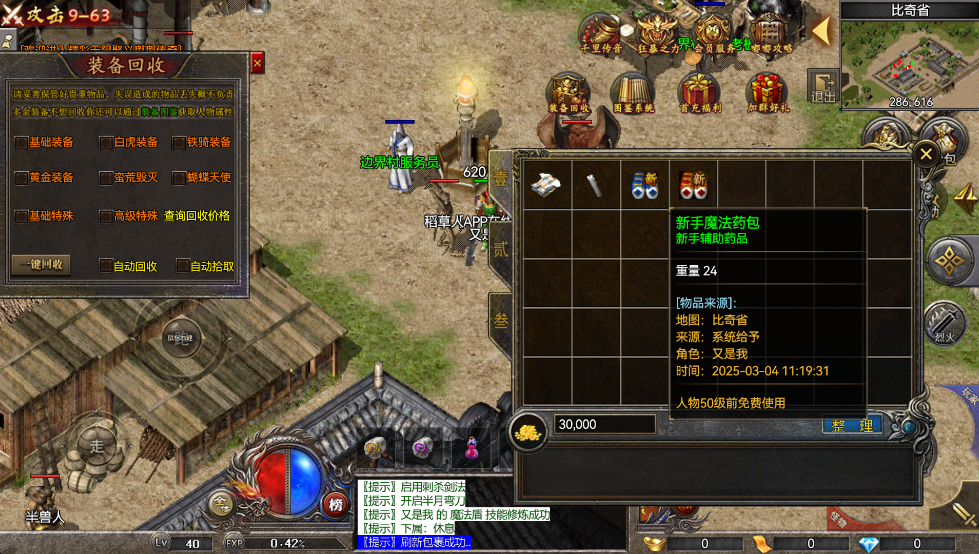Select the blue newbie potion pack slot
979x554 pixels.
[x=644, y=184]
